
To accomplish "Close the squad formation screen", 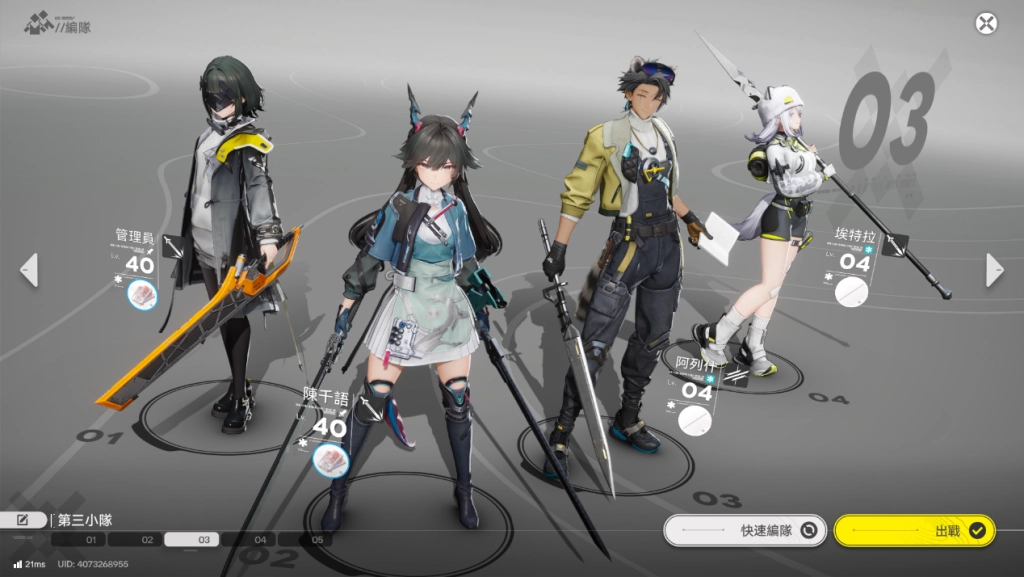I will pyautogui.click(x=986, y=24).
